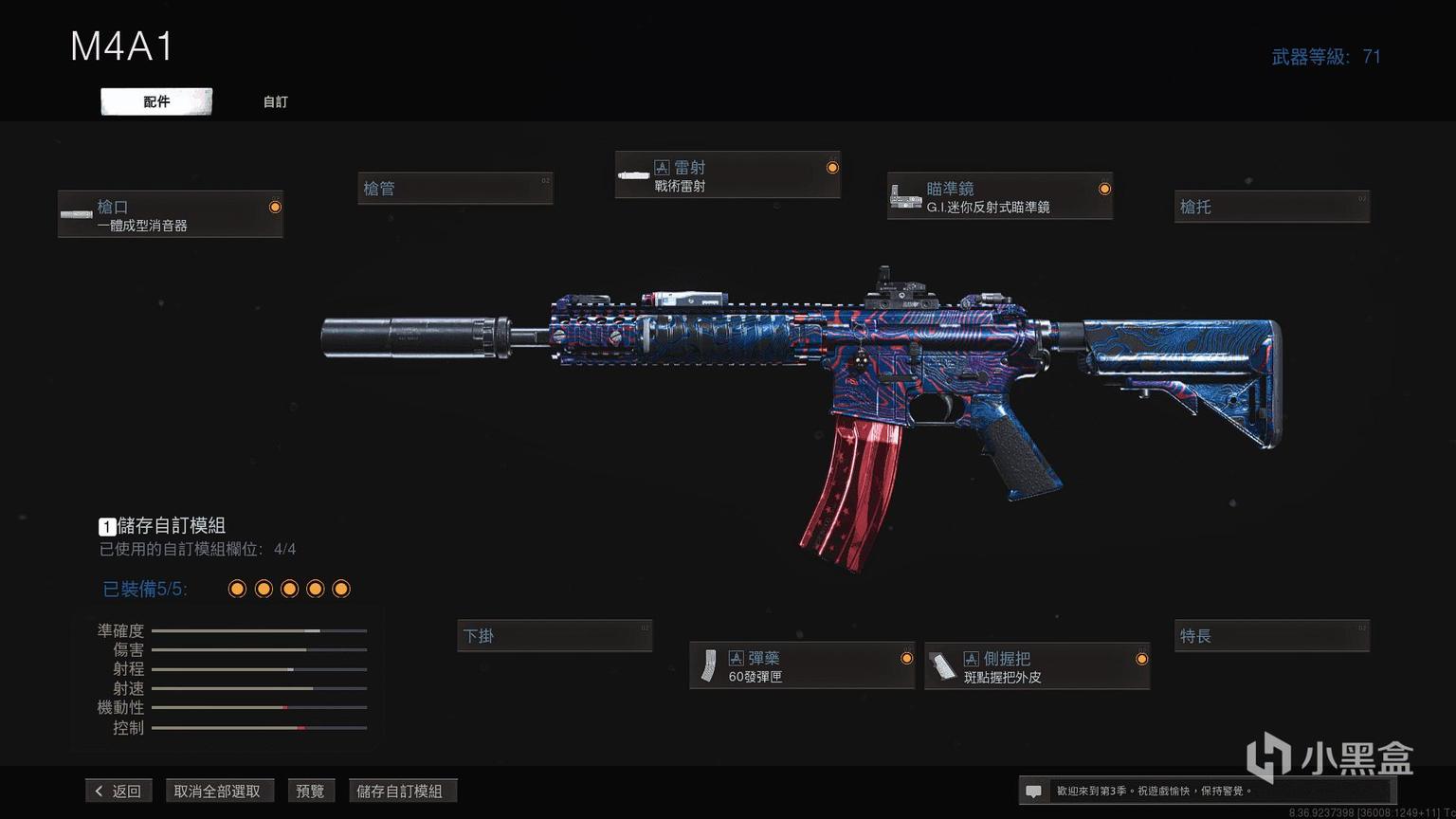1456x819 pixels.
Task: Open the 側握把 rear grip slot
Action: (1037, 666)
